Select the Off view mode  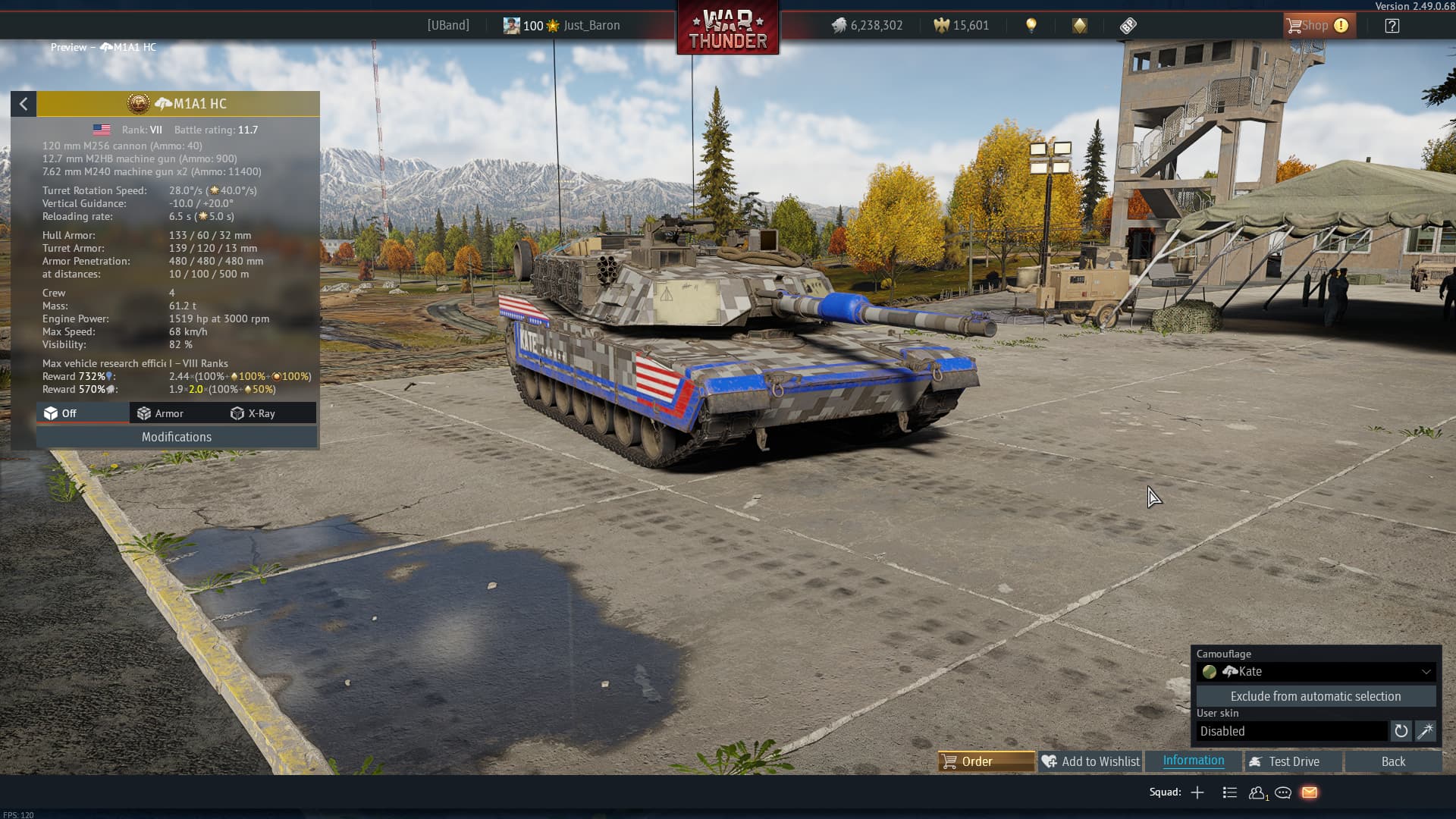pyautogui.click(x=61, y=413)
